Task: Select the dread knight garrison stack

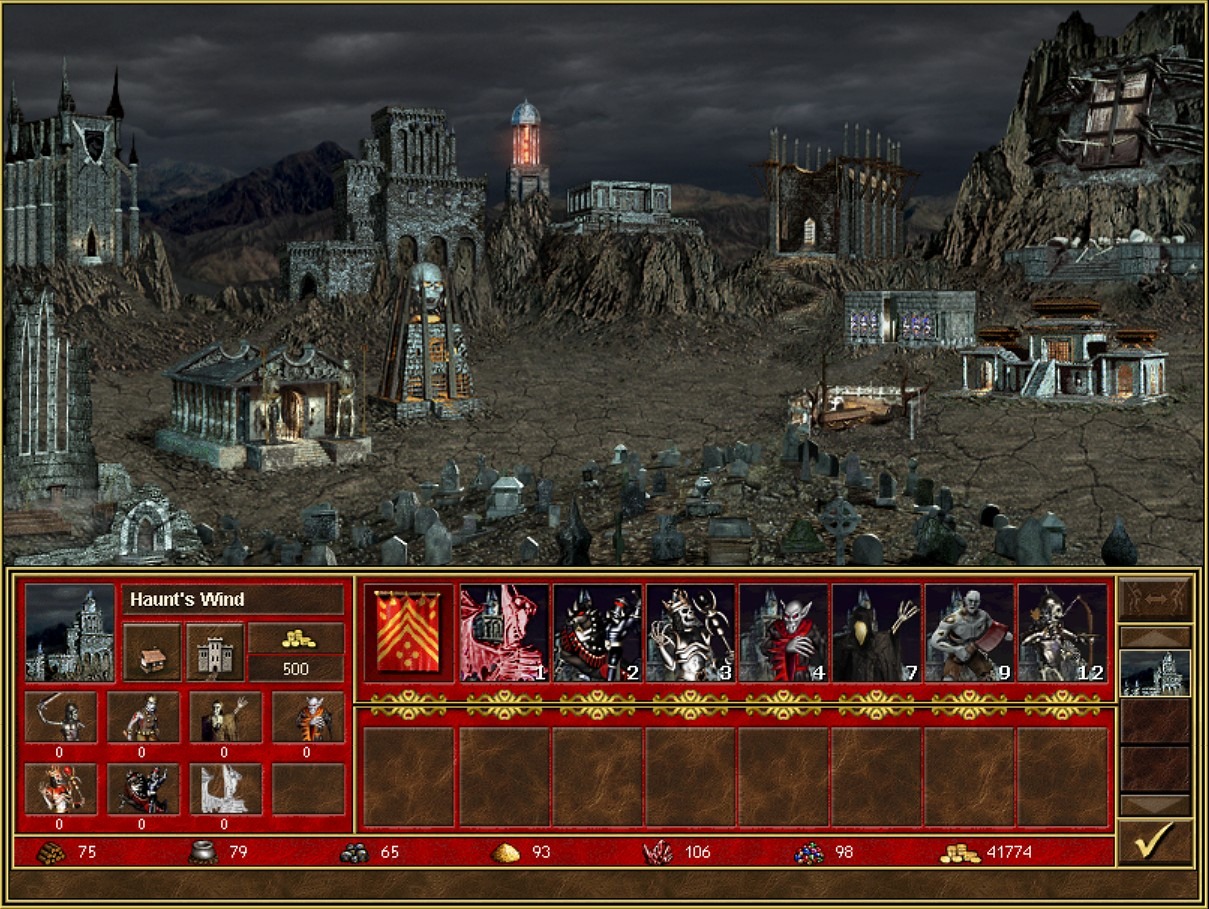Action: (x=597, y=634)
